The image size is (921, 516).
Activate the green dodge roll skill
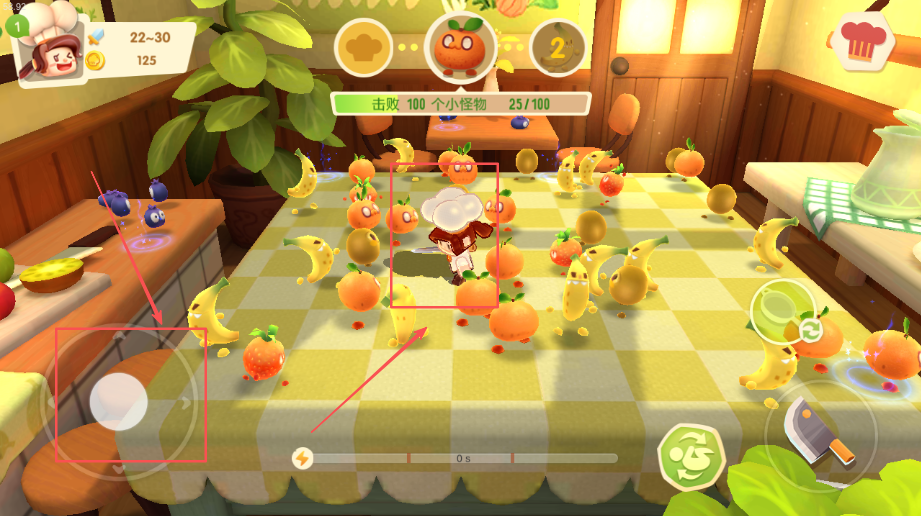(x=690, y=457)
